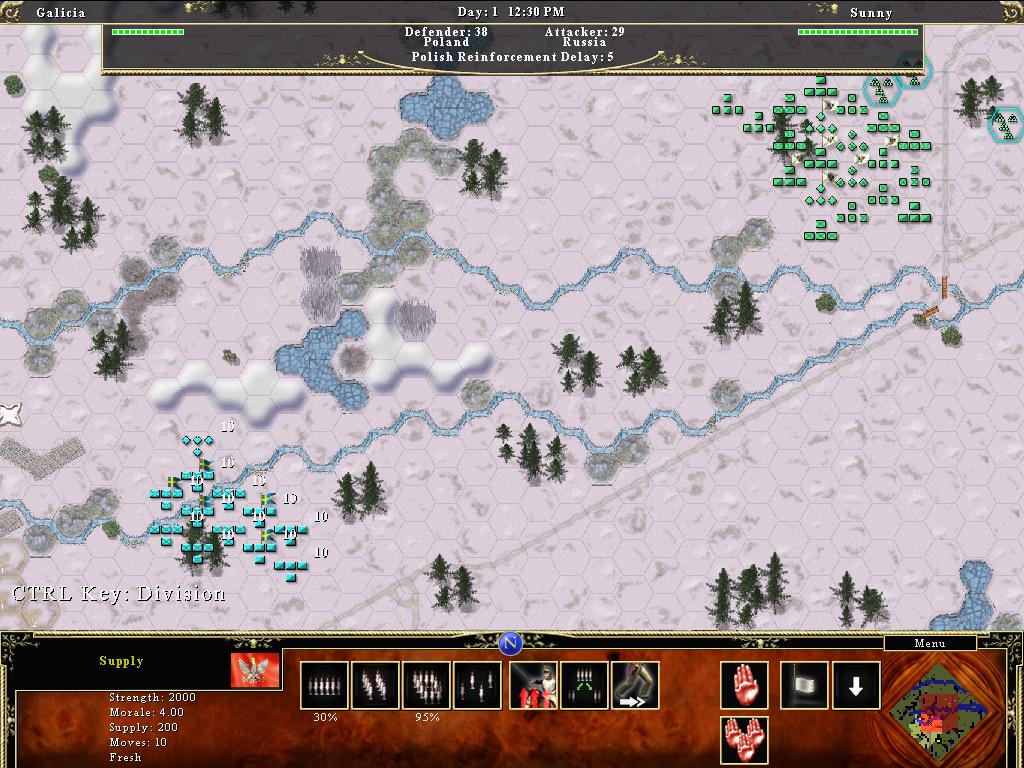Viewport: 1024px width, 768px height.
Task: Click the single red hand halt icon
Action: [x=745, y=685]
